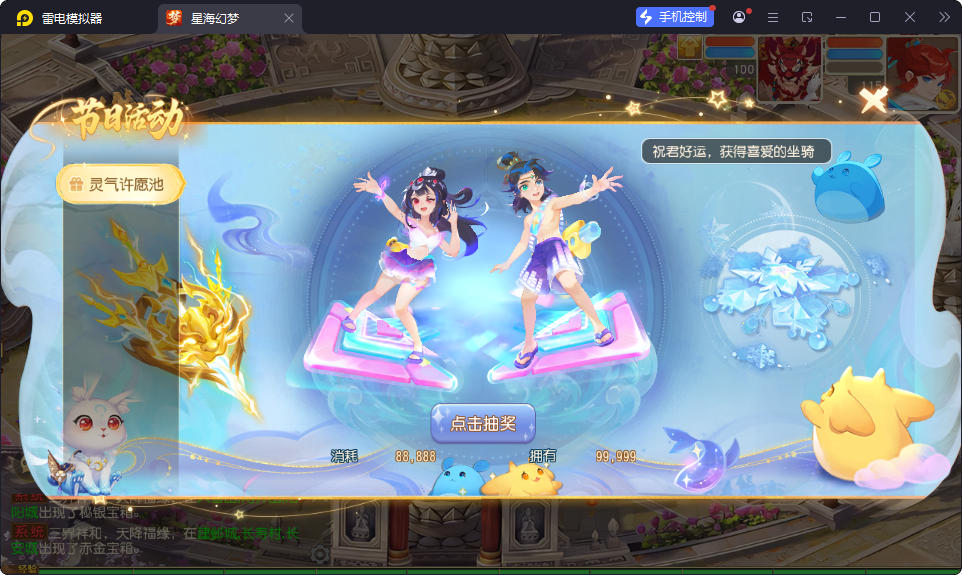Close the 节日活动 event panel
The image size is (962, 575).
pyautogui.click(x=873, y=99)
